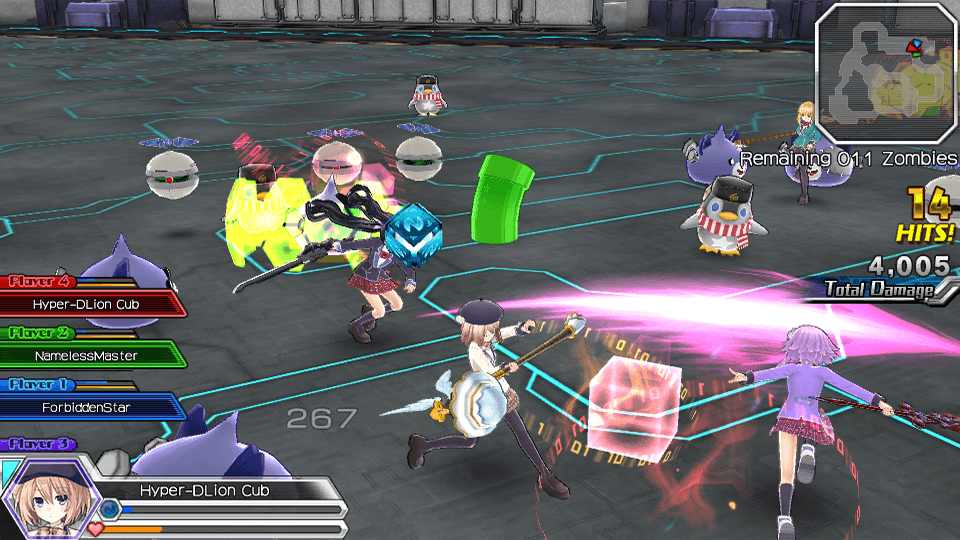The image size is (960, 540).
Task: Click the beret-wearing character portrait
Action: pos(46,497)
